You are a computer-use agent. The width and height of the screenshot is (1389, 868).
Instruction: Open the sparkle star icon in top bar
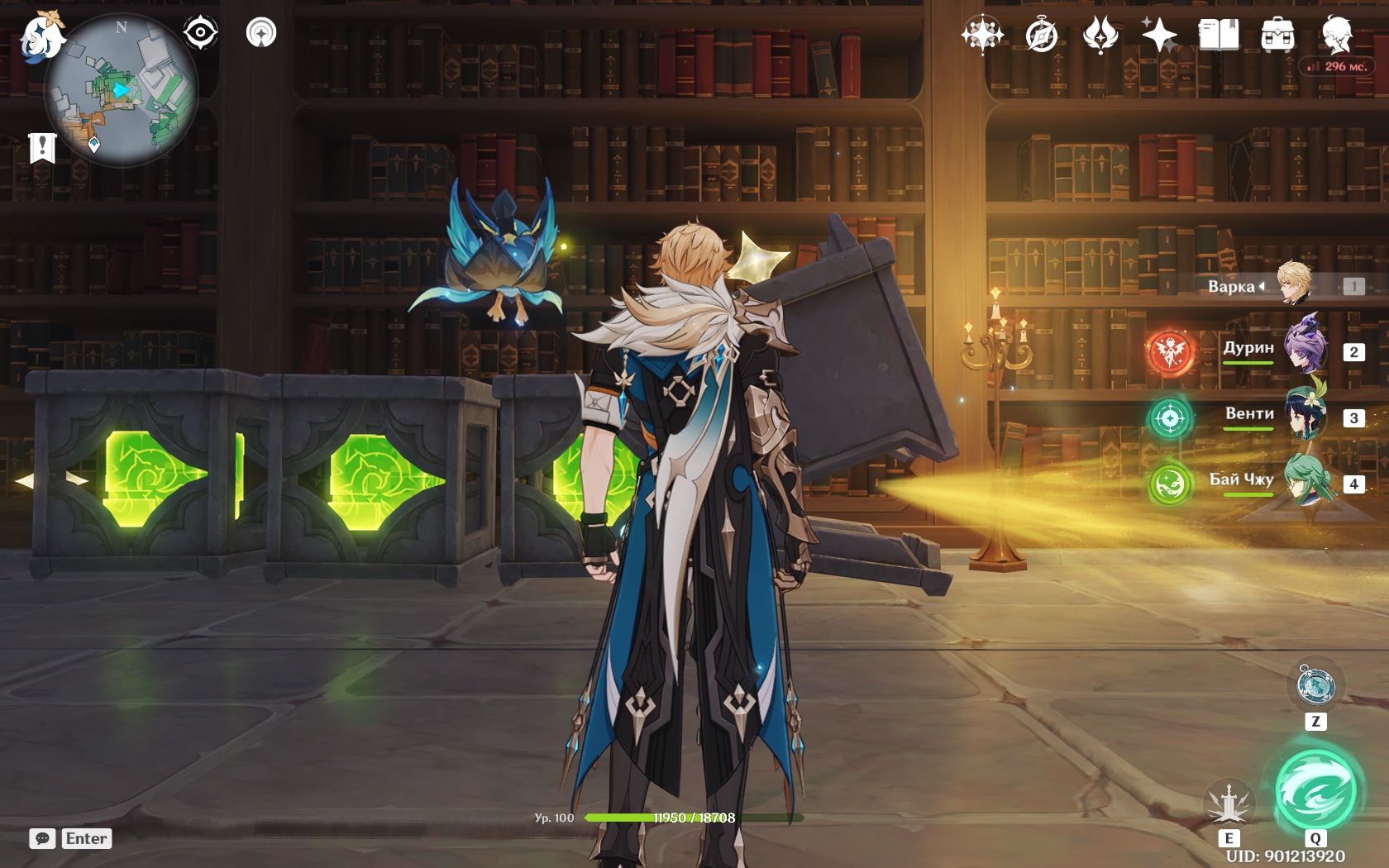pyautogui.click(x=1159, y=36)
